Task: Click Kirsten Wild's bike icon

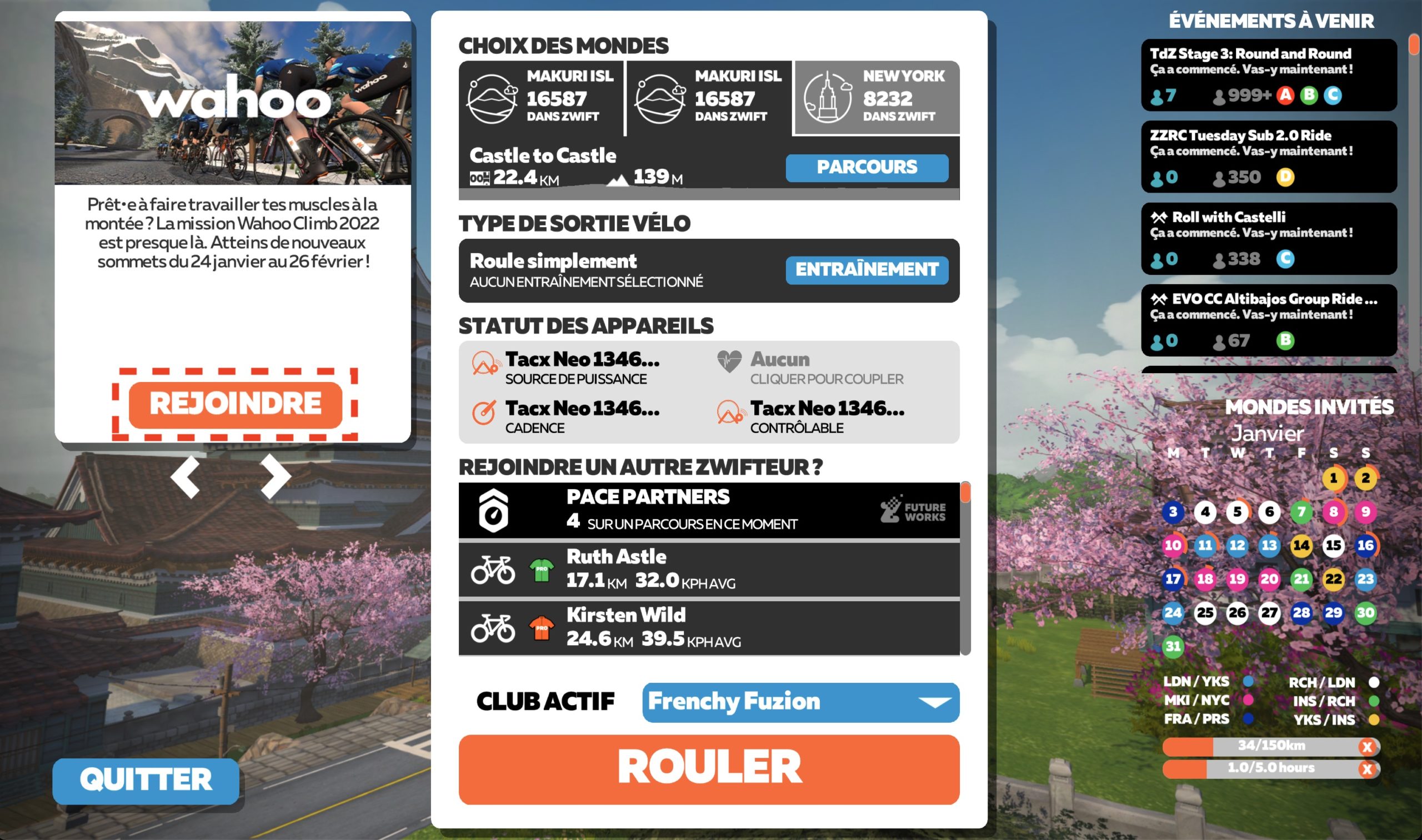Action: click(x=494, y=628)
